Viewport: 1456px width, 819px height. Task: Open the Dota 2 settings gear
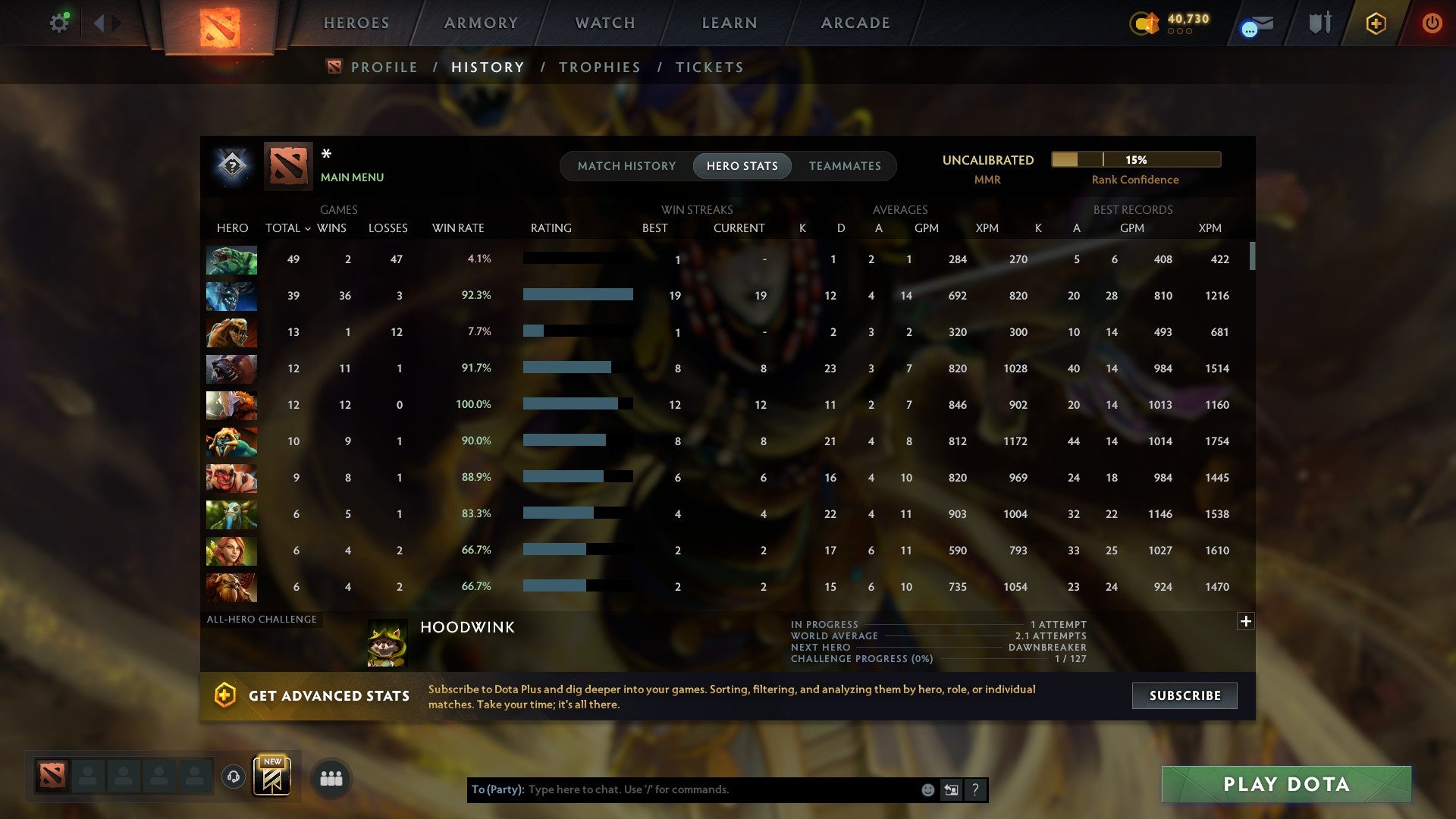coord(59,22)
